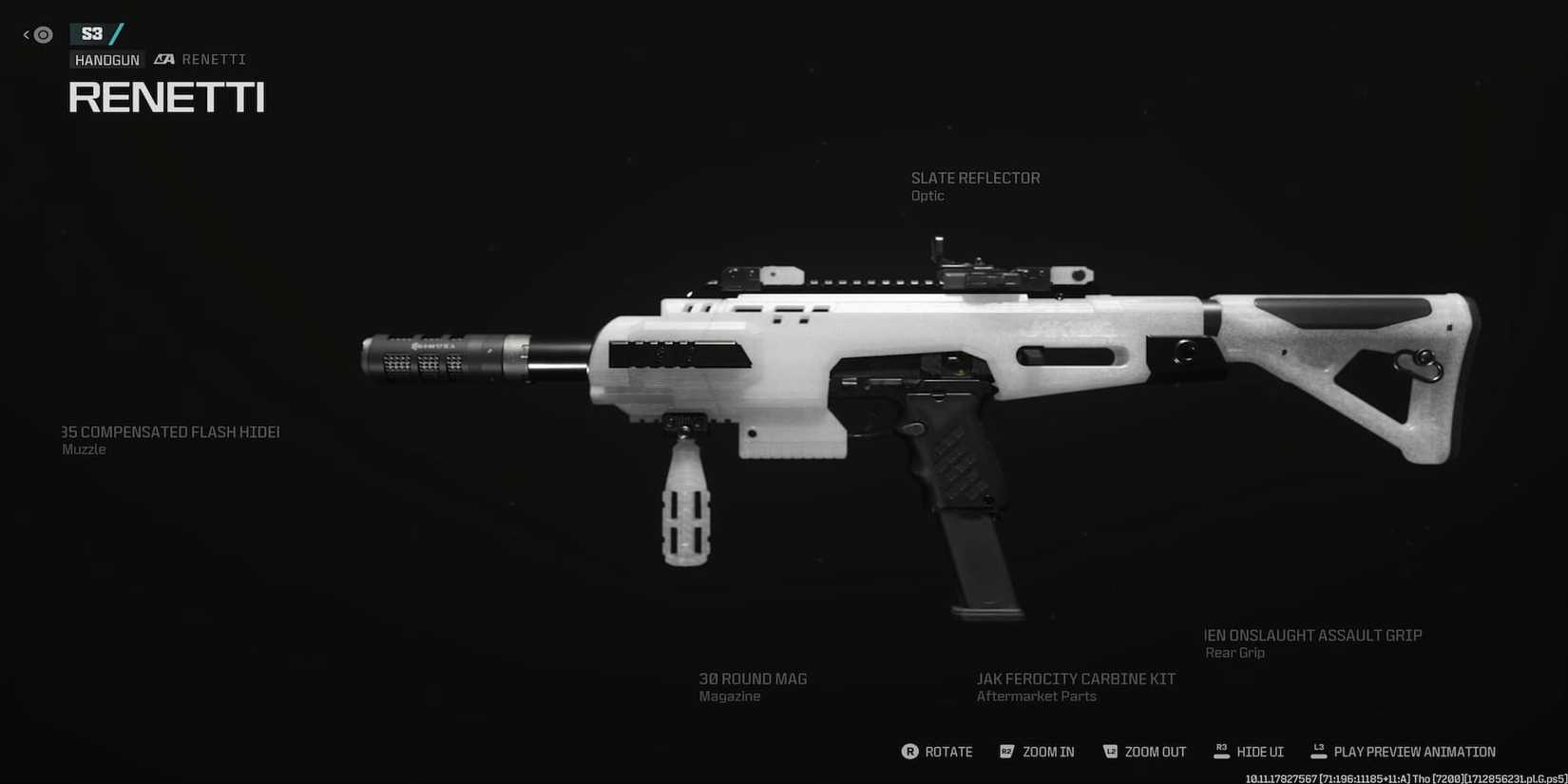Viewport: 1568px width, 784px height.
Task: Click the Renetti weapon model preview
Action: [903, 399]
